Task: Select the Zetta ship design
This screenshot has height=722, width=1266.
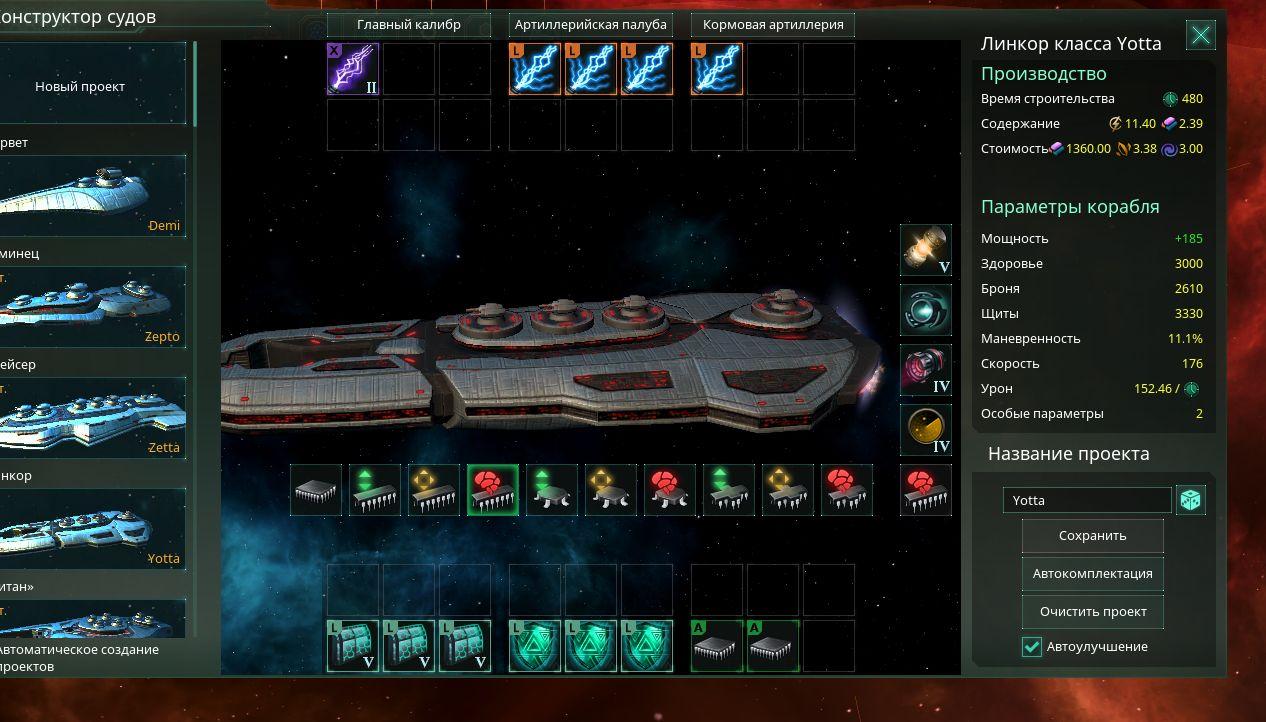Action: point(93,418)
